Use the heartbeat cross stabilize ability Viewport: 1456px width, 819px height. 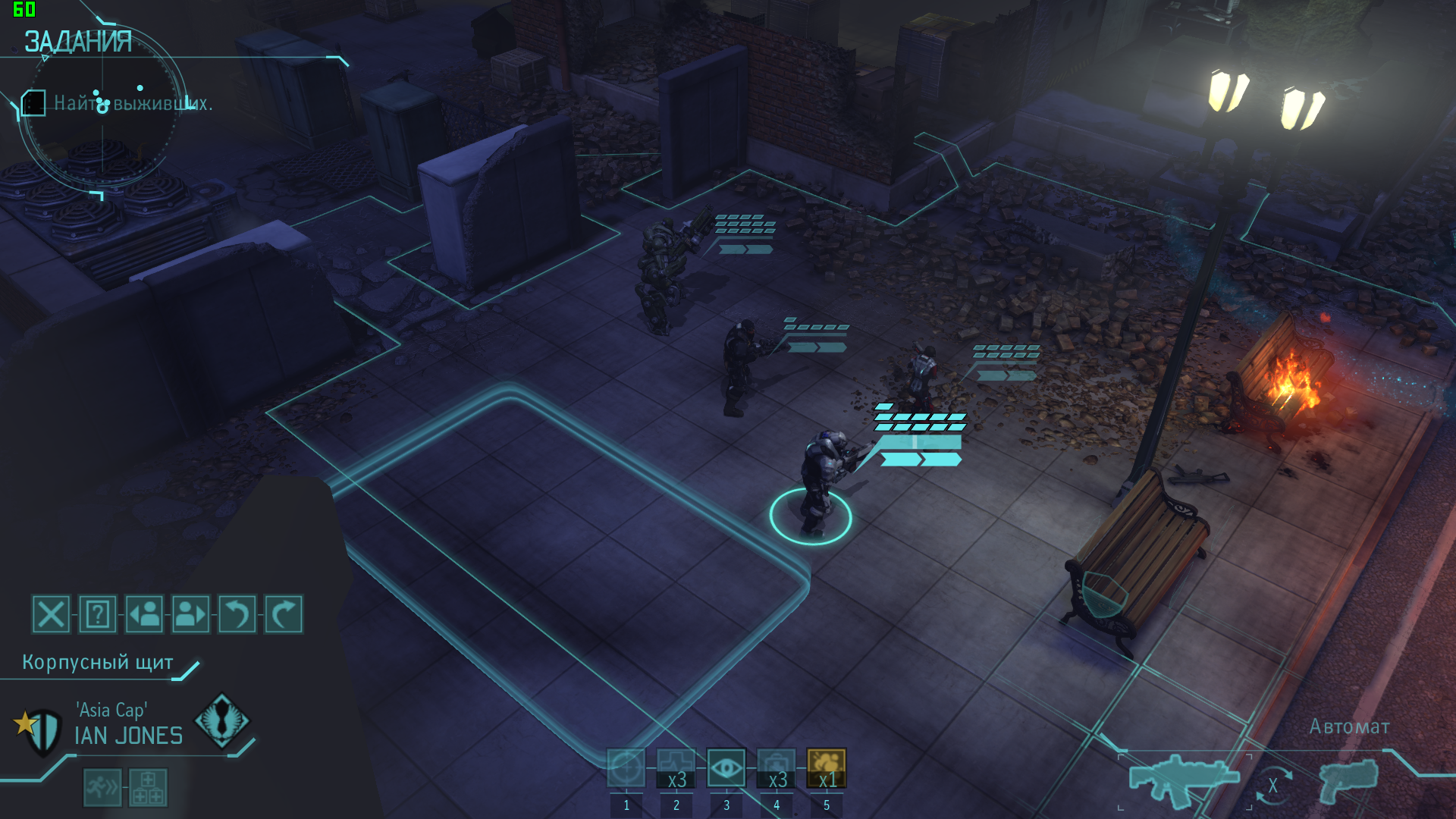pyautogui.click(x=676, y=767)
